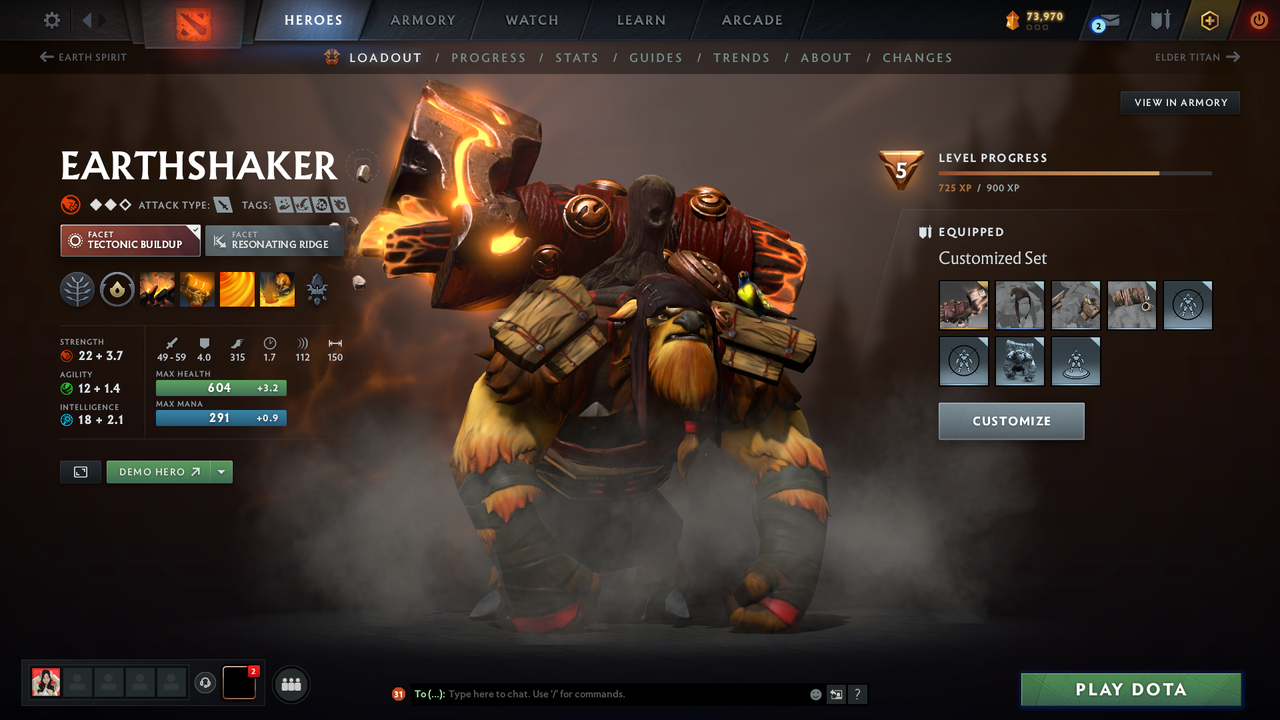Click the mail notification envelope icon
1280x720 pixels.
click(1110, 19)
